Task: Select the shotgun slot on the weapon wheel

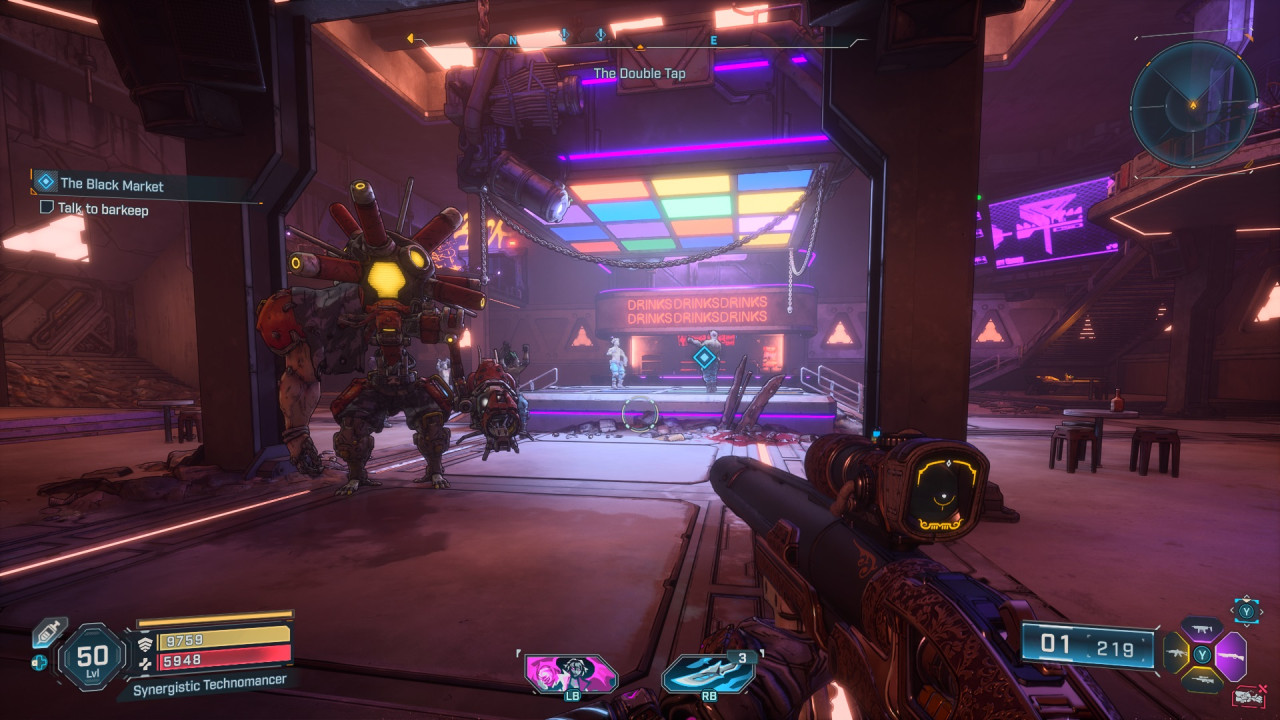Action: point(1230,656)
